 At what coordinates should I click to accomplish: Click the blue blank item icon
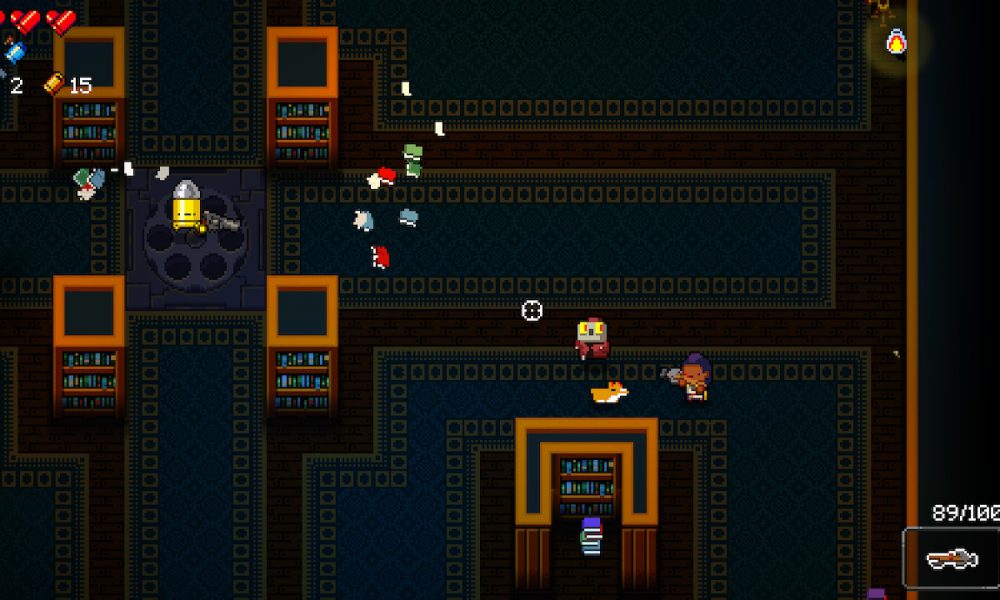click(x=14, y=50)
